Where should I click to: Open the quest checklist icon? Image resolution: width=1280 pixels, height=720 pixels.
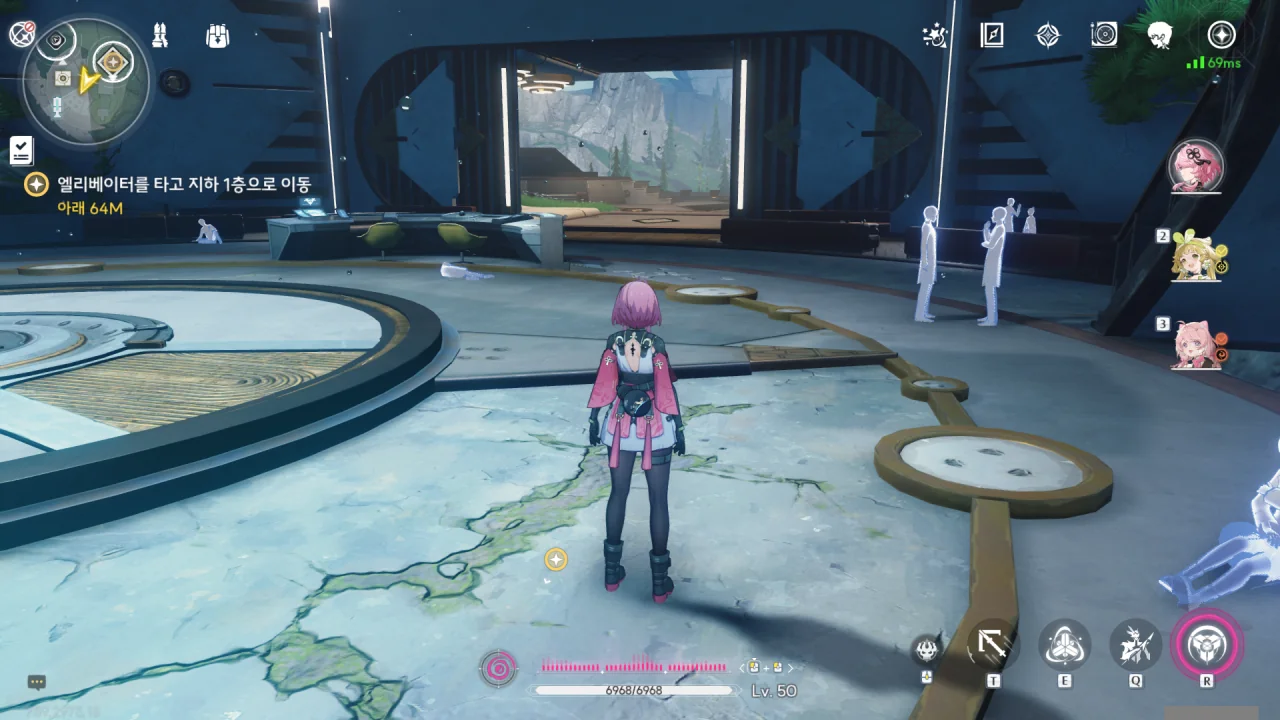[21, 150]
